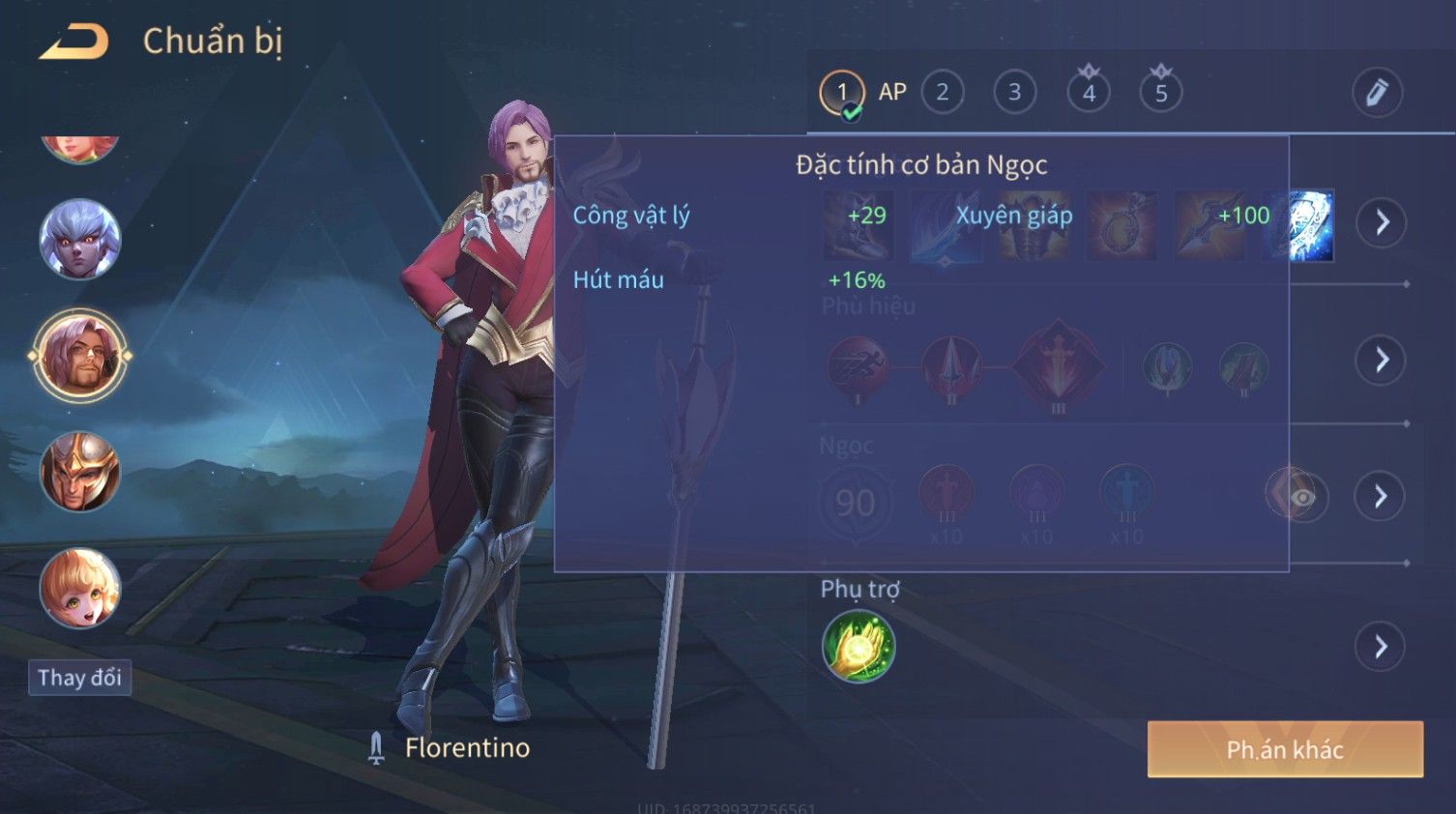
Task: Open the Phù hiệu section arrow
Action: click(x=1382, y=360)
